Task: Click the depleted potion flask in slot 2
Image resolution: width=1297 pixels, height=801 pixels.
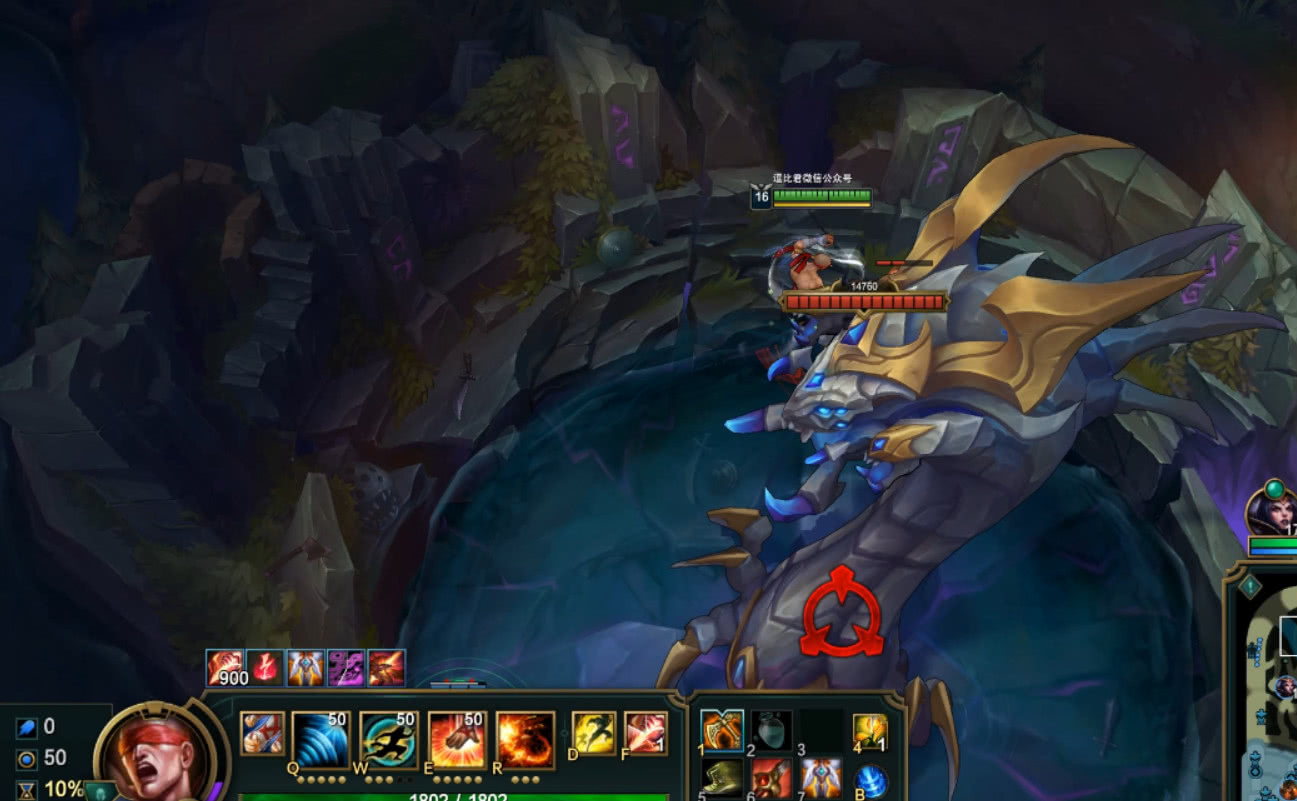Action: [771, 731]
